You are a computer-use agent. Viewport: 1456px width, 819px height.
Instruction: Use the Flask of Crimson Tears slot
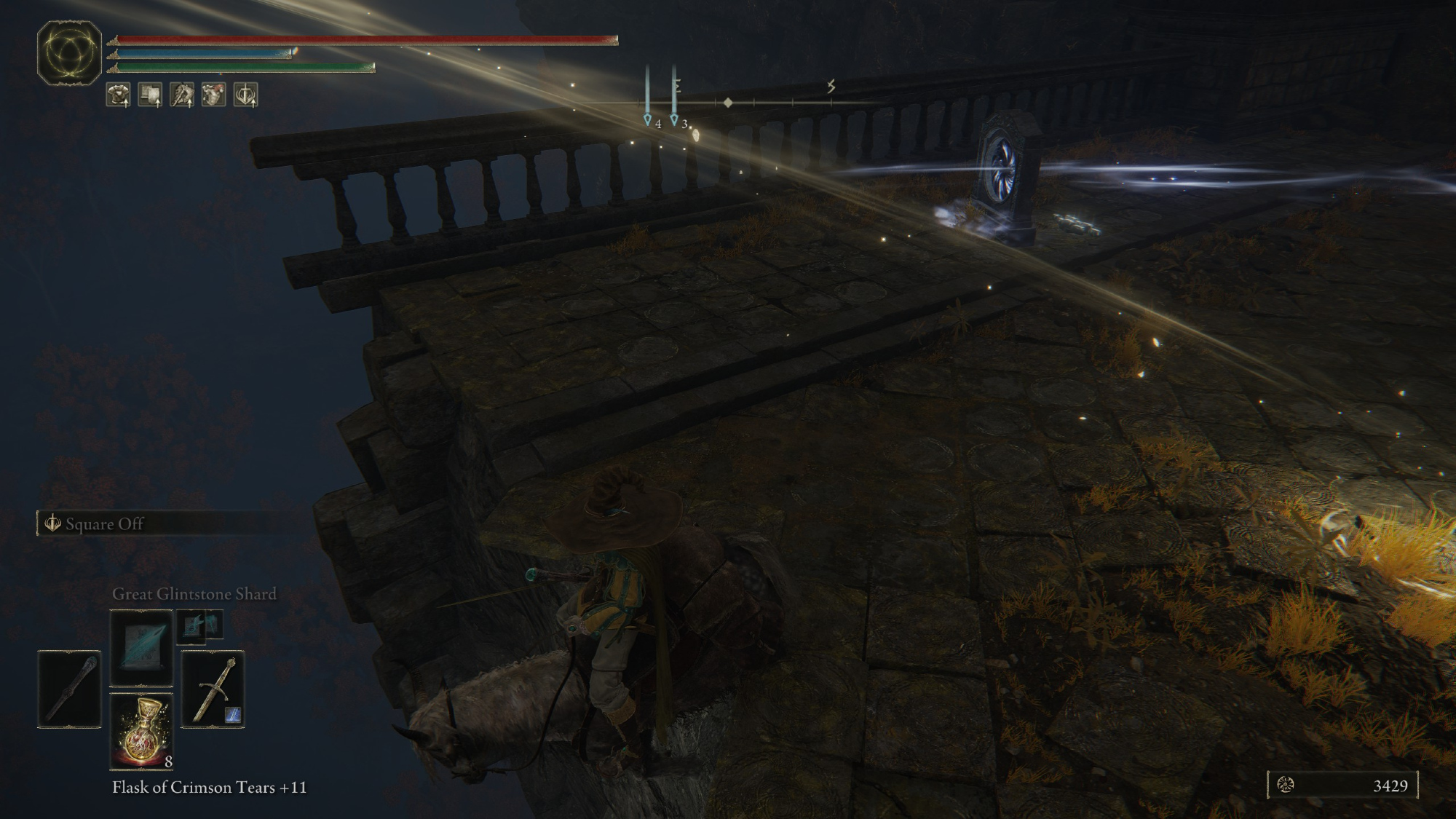click(141, 730)
